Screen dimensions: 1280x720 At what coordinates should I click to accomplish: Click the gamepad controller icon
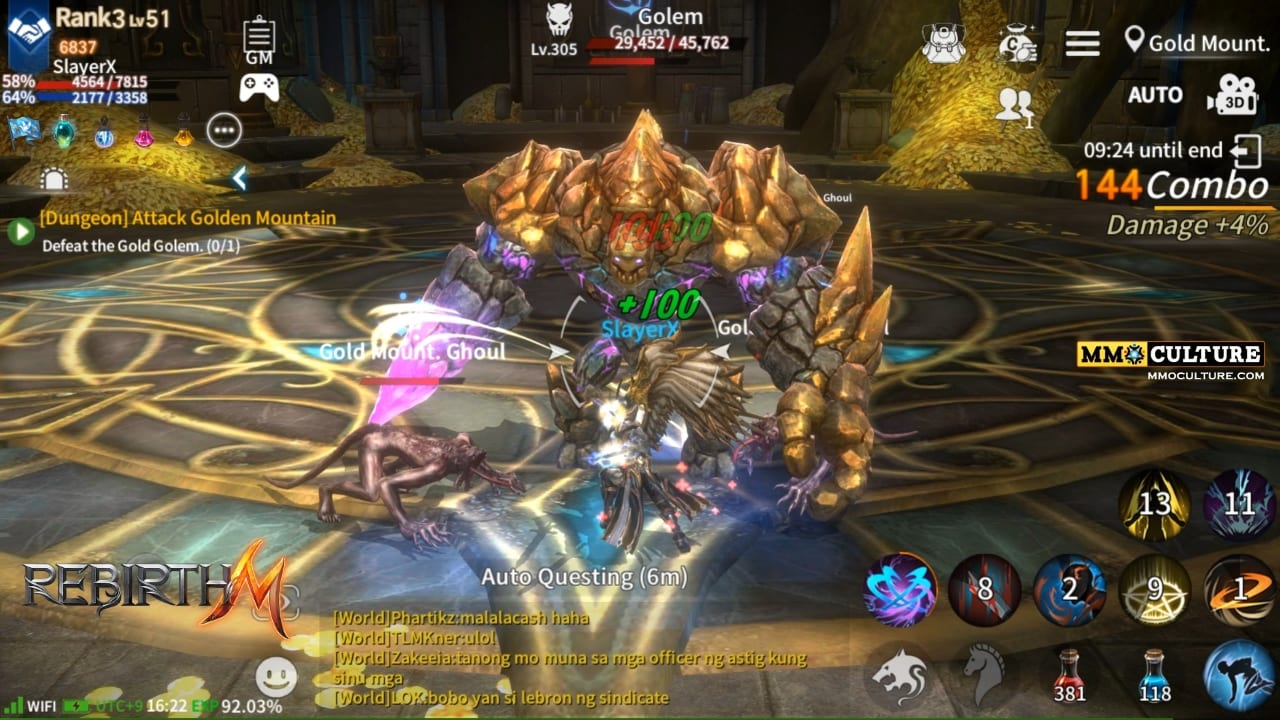click(x=259, y=87)
